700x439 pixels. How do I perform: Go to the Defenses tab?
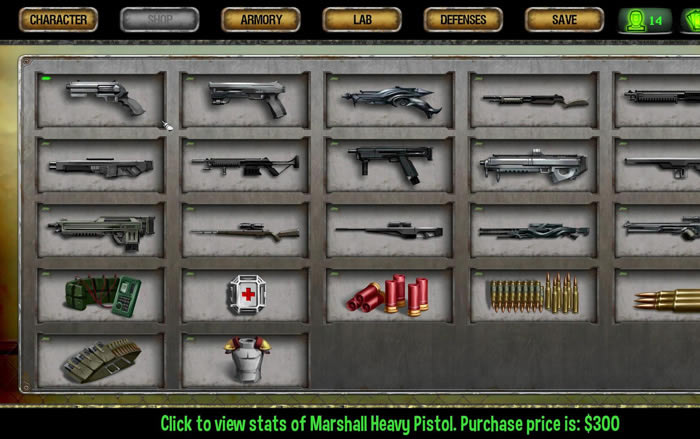click(463, 20)
